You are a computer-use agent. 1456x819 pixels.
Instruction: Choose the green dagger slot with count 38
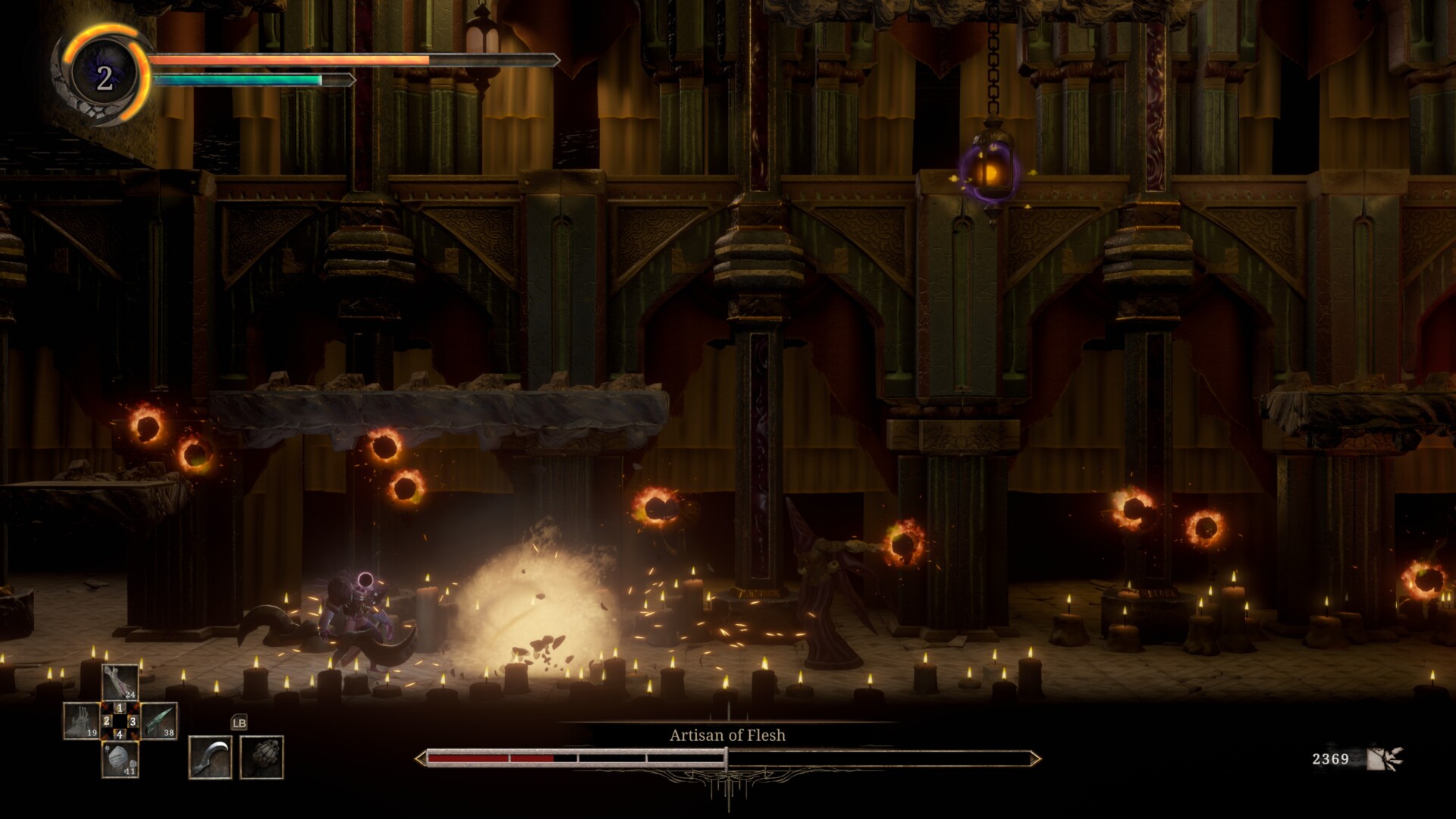pos(158,720)
